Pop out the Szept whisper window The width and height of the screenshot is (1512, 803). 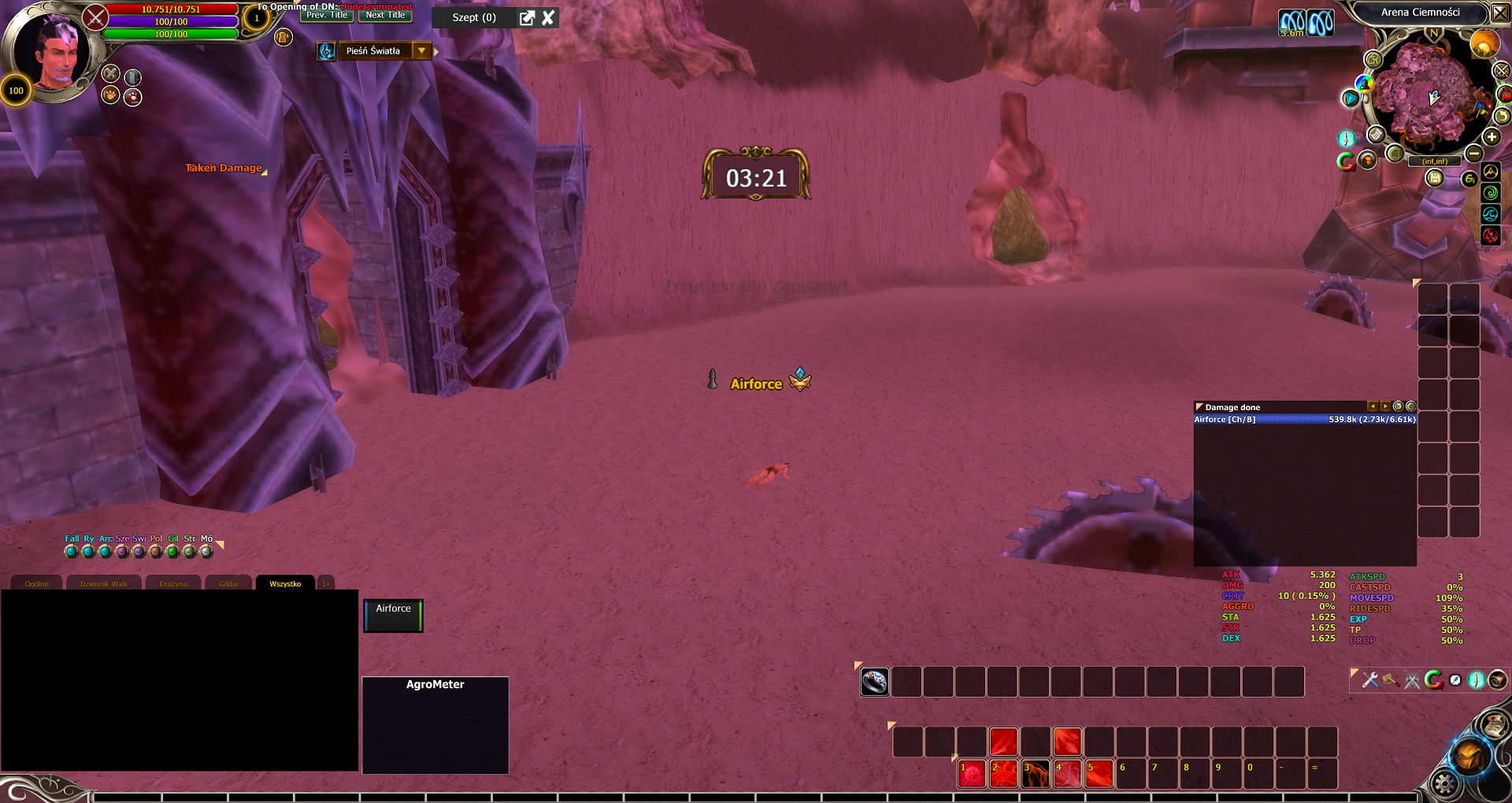pos(527,17)
